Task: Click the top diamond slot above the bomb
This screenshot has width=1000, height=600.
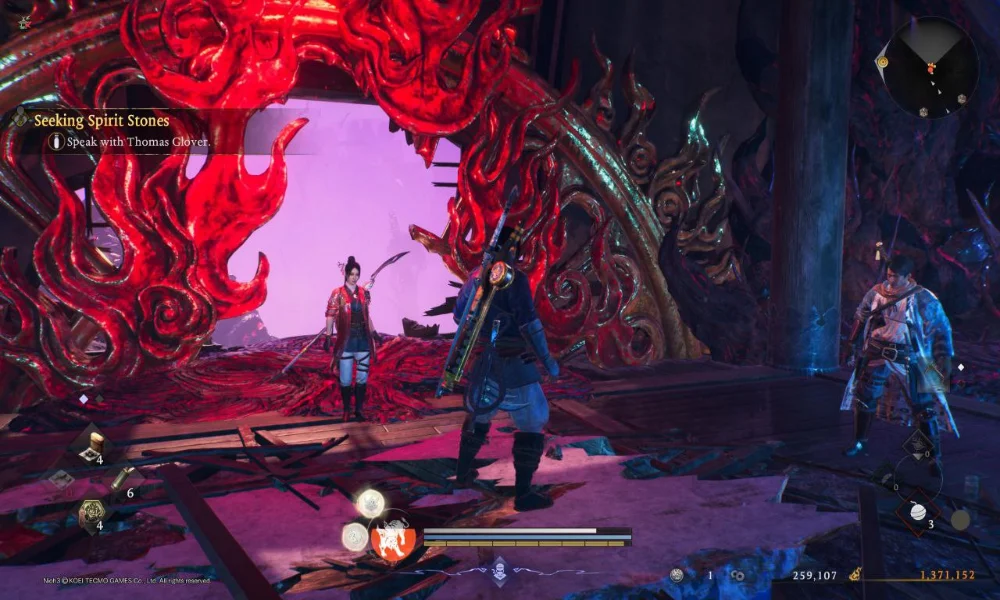Action: coord(917,443)
